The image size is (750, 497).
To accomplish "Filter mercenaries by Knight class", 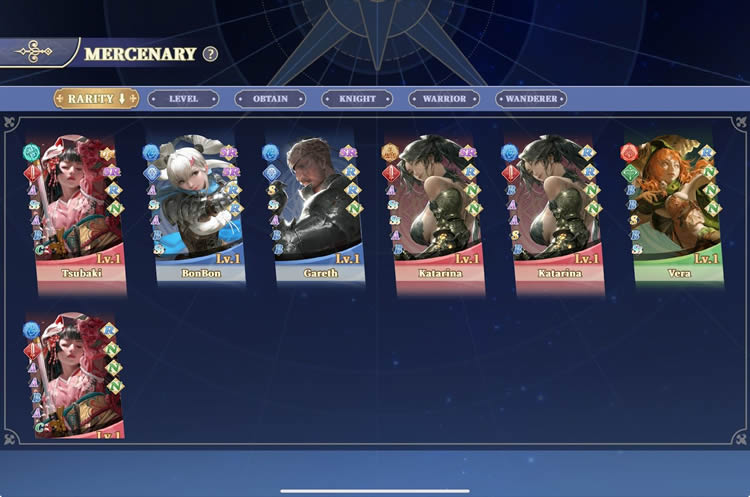I will [x=357, y=99].
